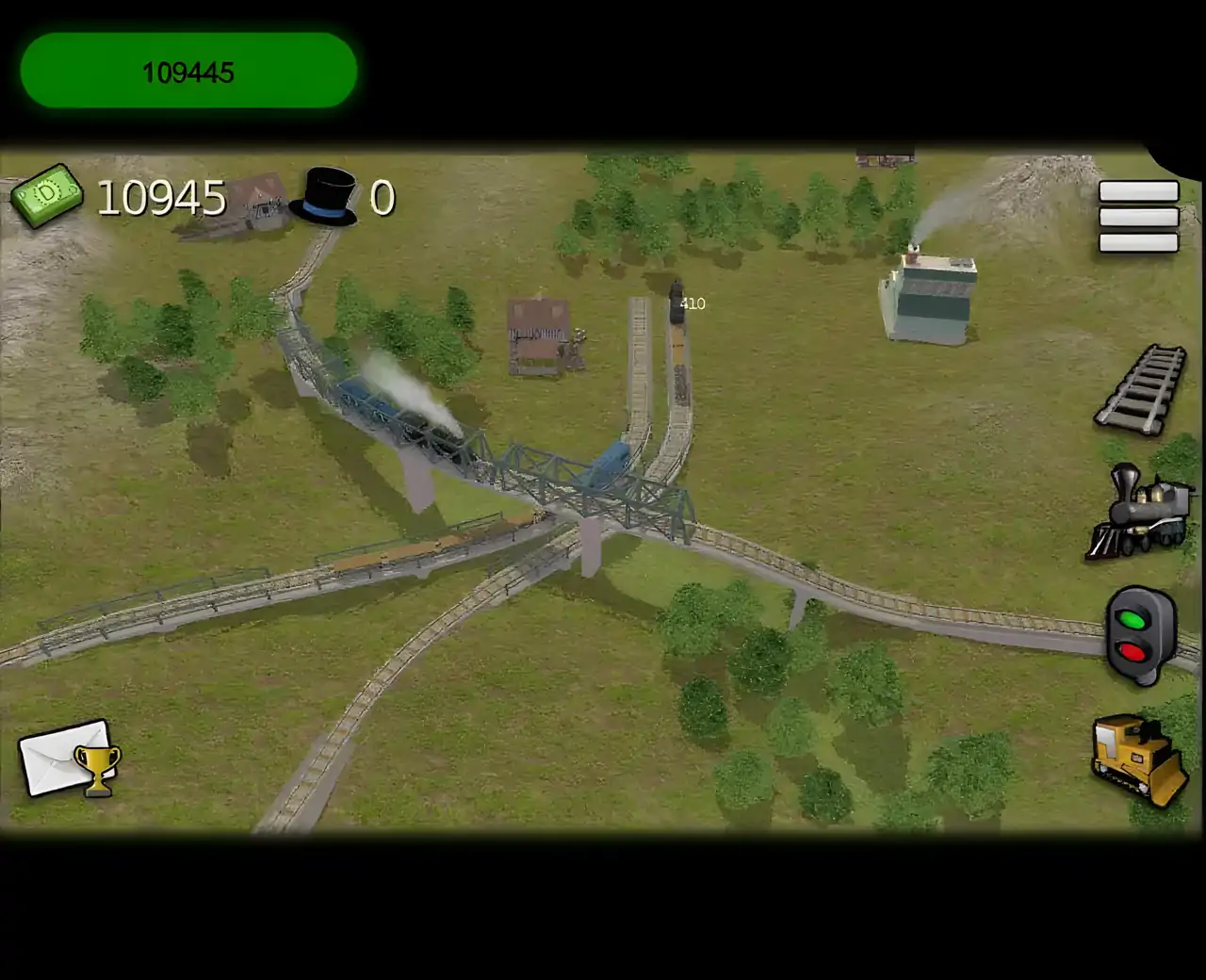Open the hamburger menu
Image resolution: width=1206 pixels, height=980 pixels.
coord(1138,218)
